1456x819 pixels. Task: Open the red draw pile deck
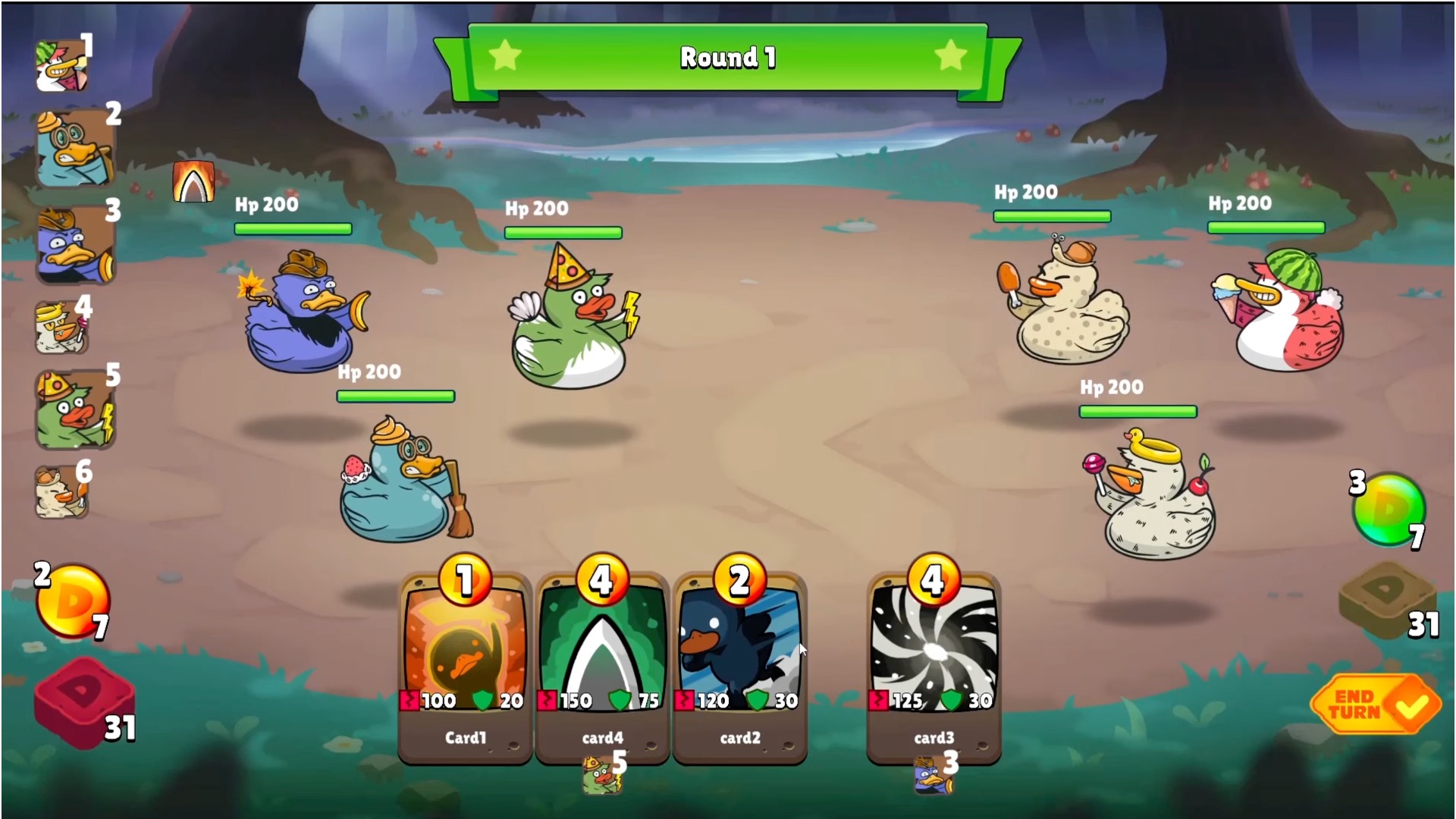[83, 701]
